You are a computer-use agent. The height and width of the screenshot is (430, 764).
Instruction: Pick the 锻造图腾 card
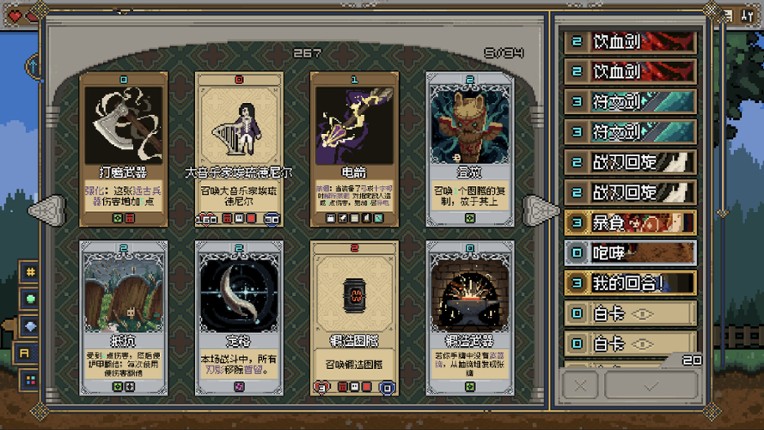pyautogui.click(x=354, y=317)
